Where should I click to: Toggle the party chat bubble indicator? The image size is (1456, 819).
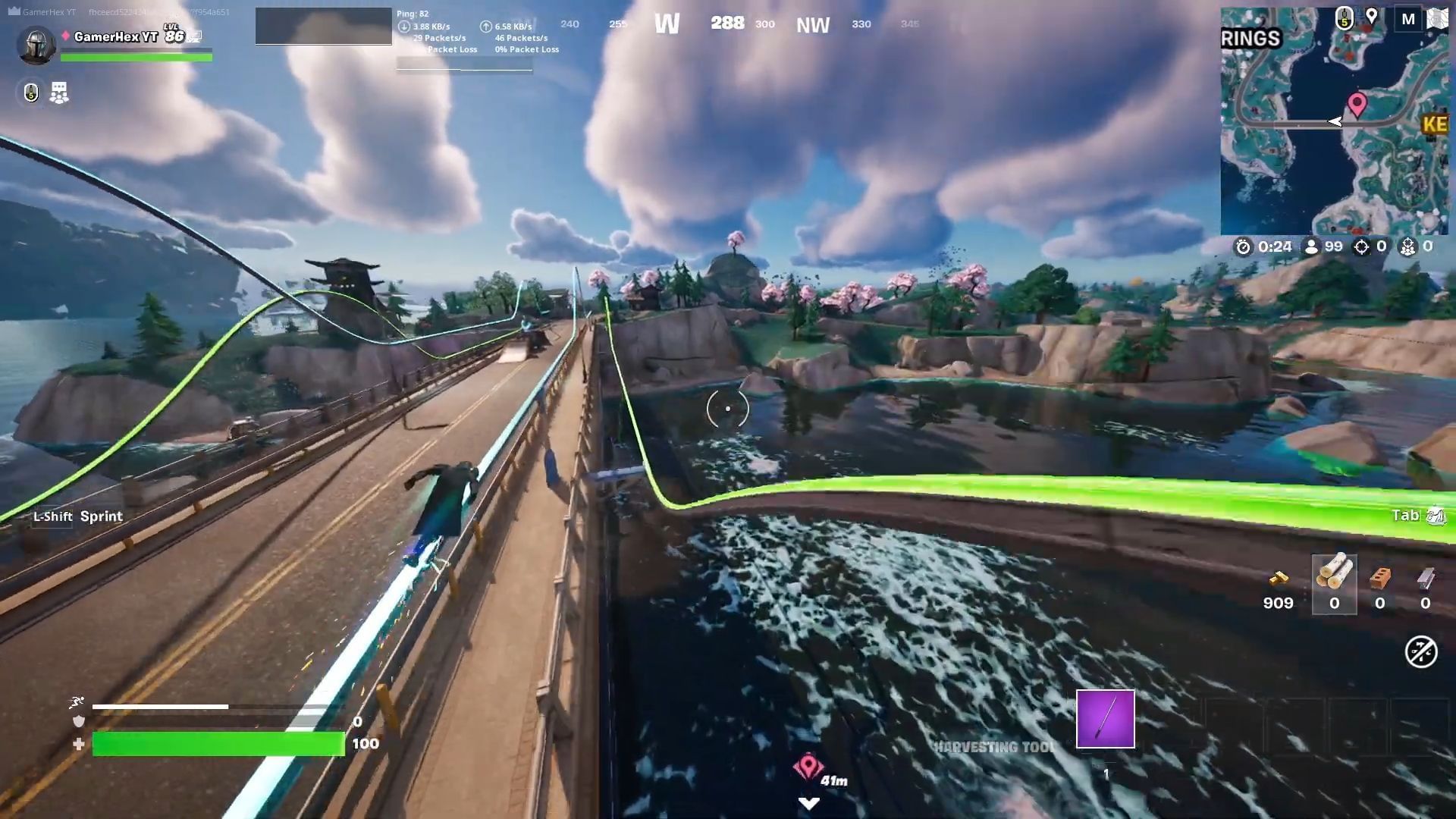(x=59, y=92)
